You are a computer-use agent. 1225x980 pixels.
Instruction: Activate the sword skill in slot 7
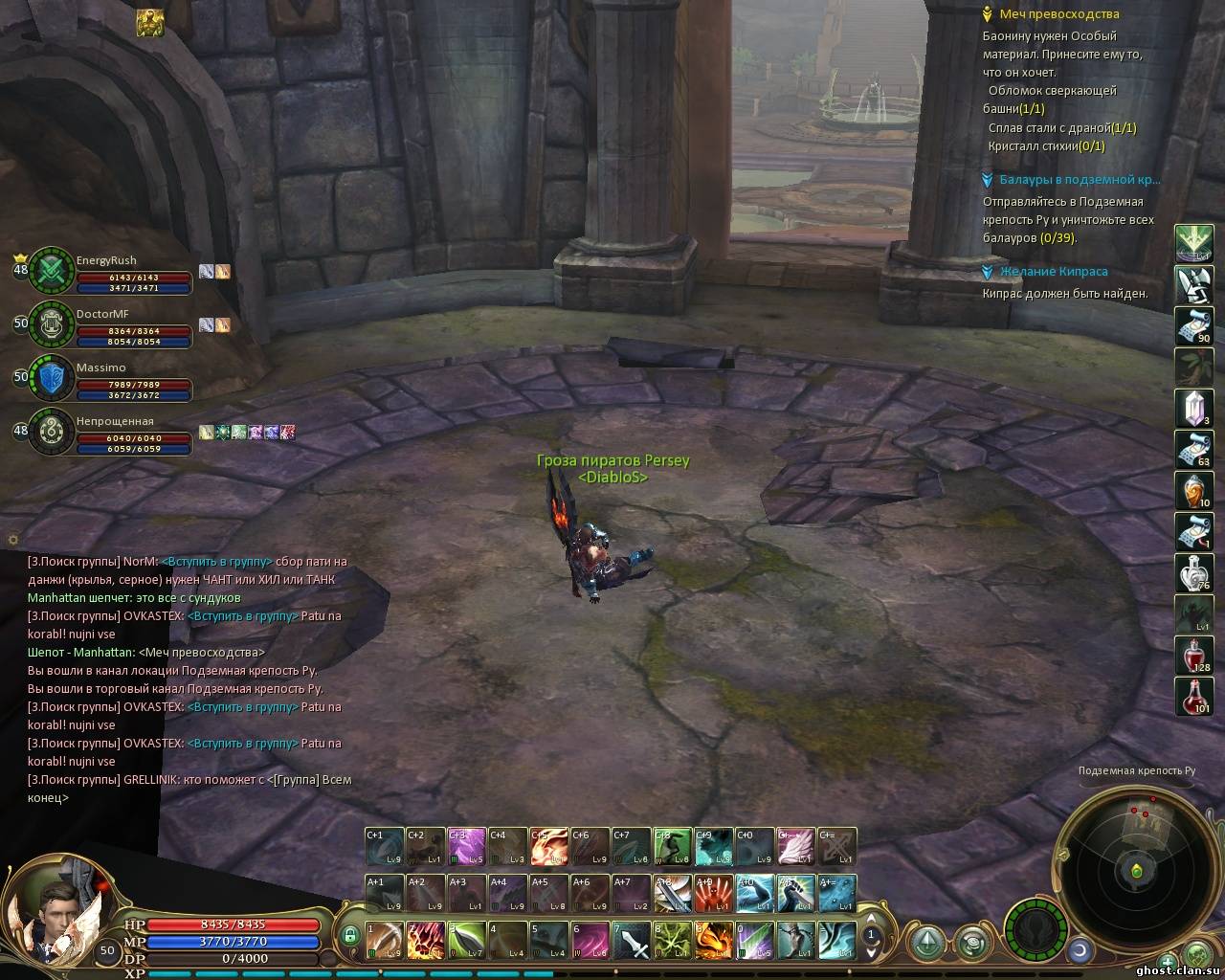(631, 940)
